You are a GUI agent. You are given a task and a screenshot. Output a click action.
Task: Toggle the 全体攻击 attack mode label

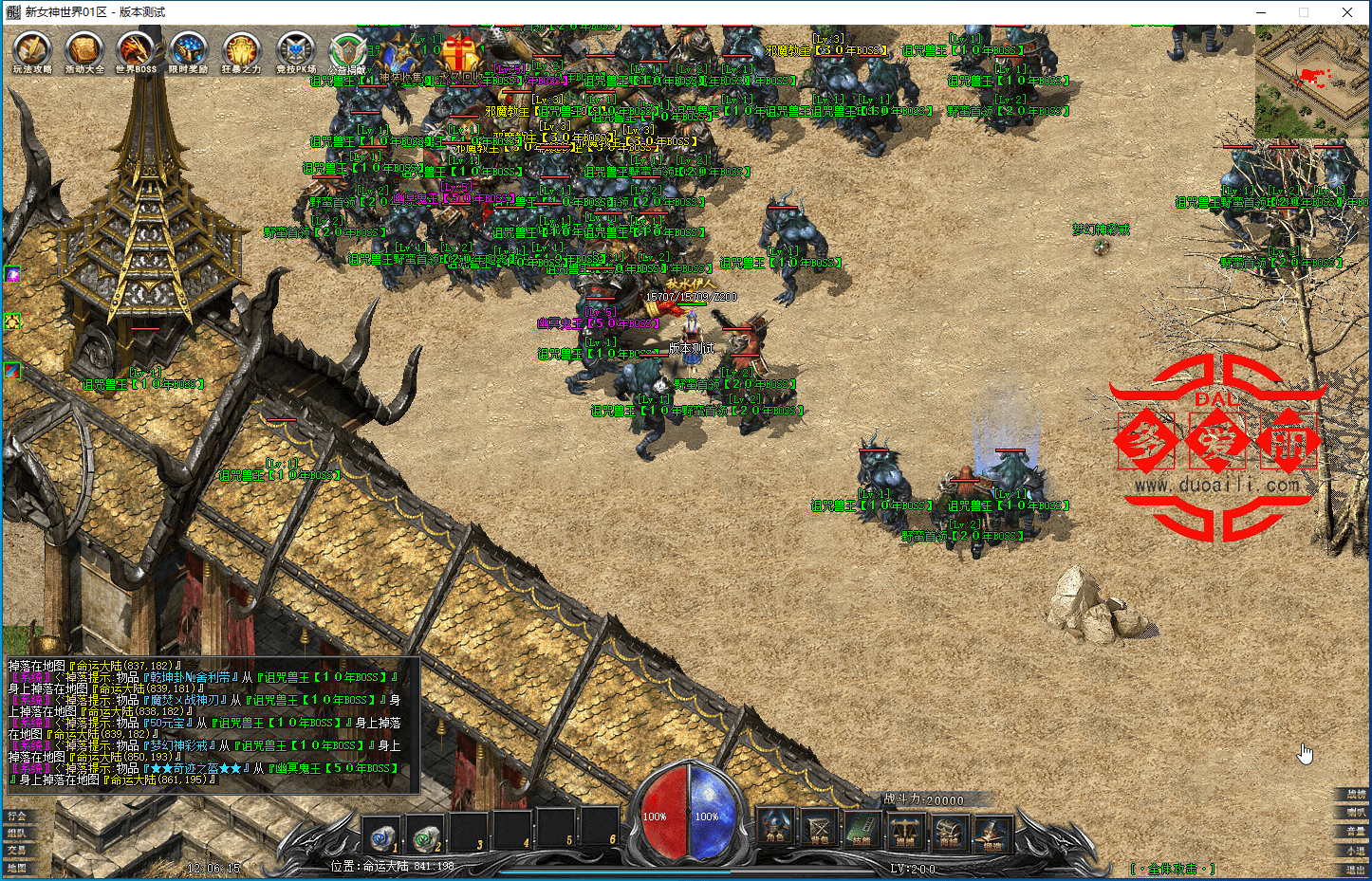click(1173, 869)
